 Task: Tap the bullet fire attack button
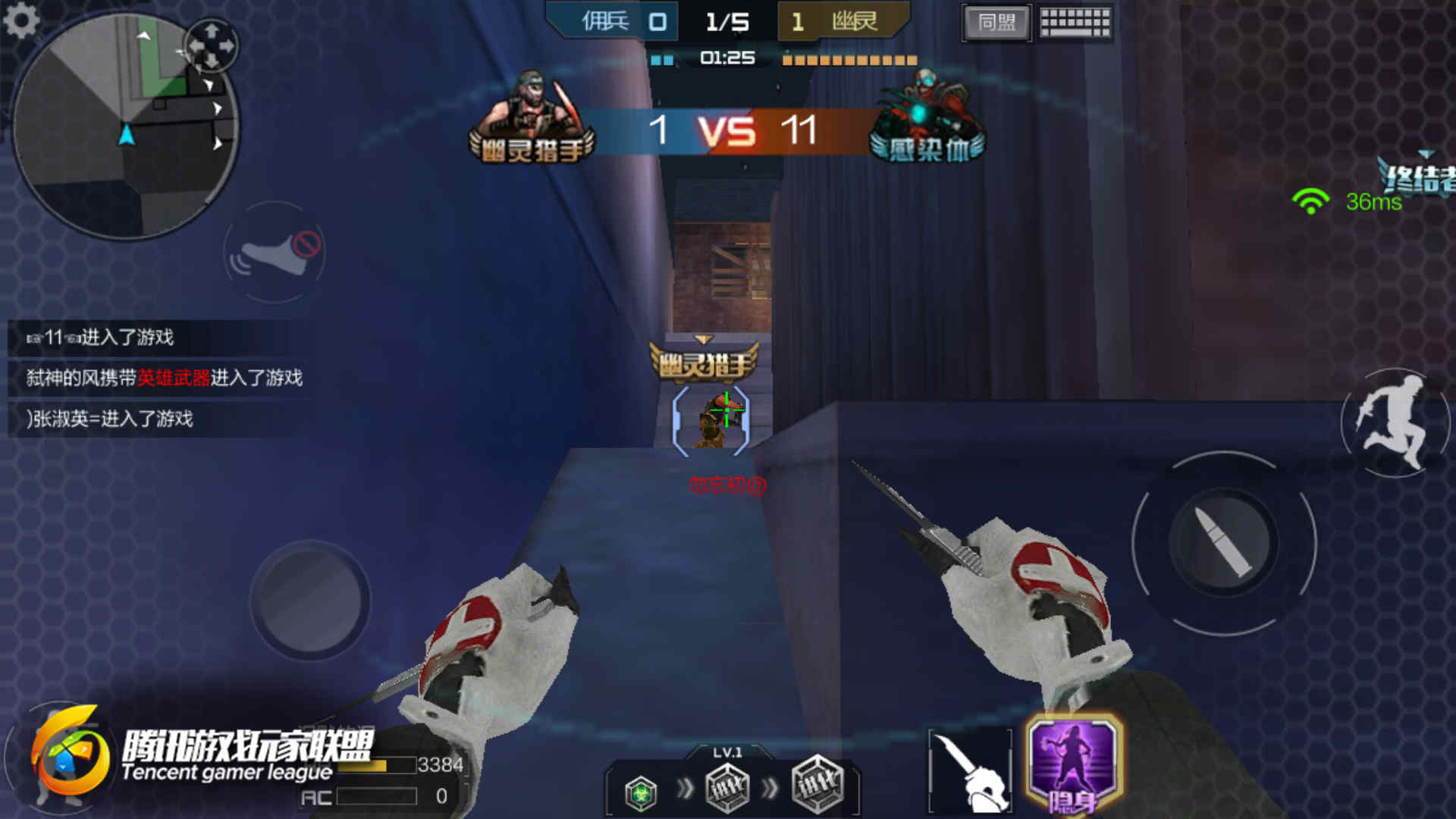tap(1223, 543)
